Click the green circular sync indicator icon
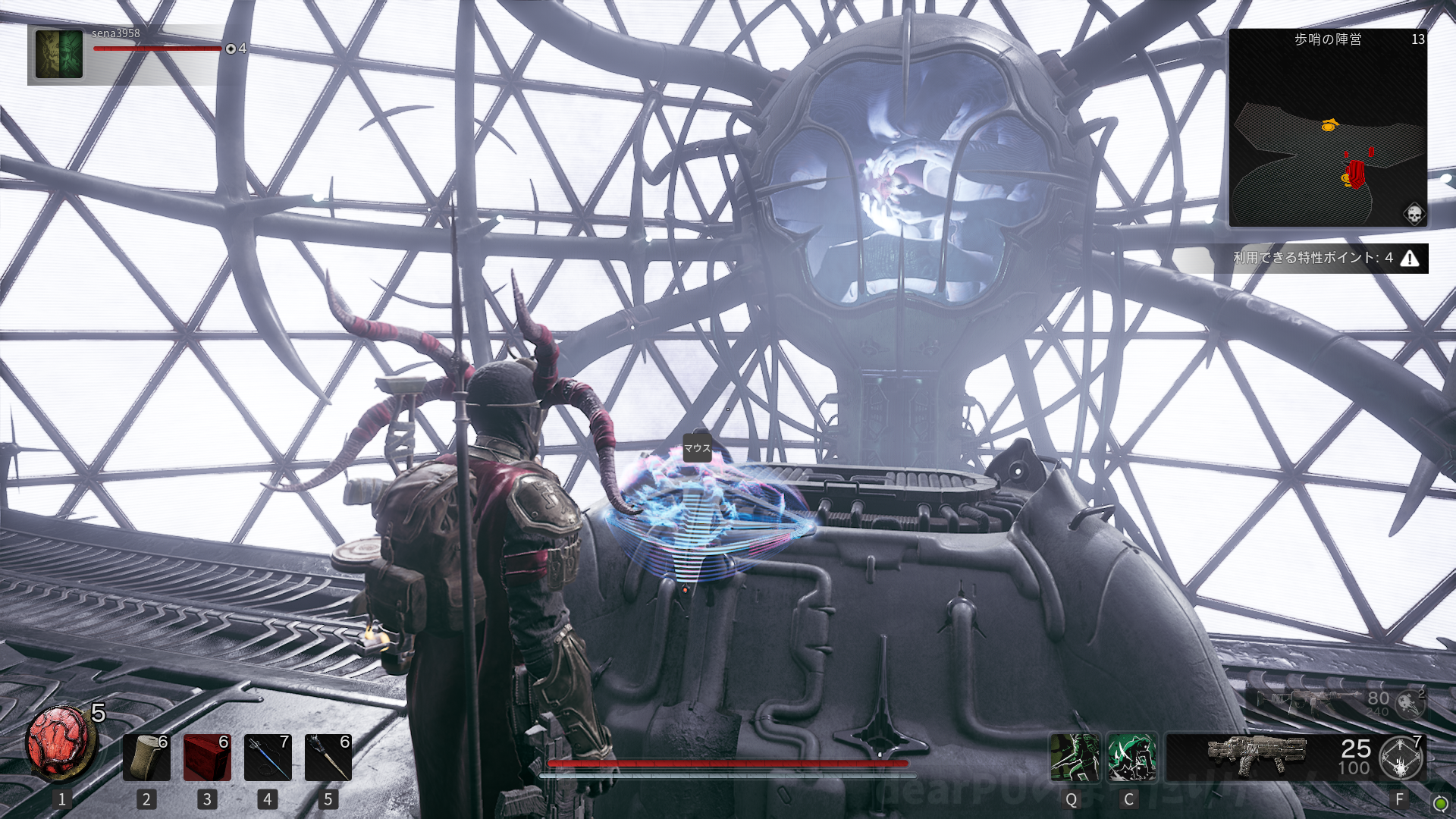 pyautogui.click(x=1440, y=804)
